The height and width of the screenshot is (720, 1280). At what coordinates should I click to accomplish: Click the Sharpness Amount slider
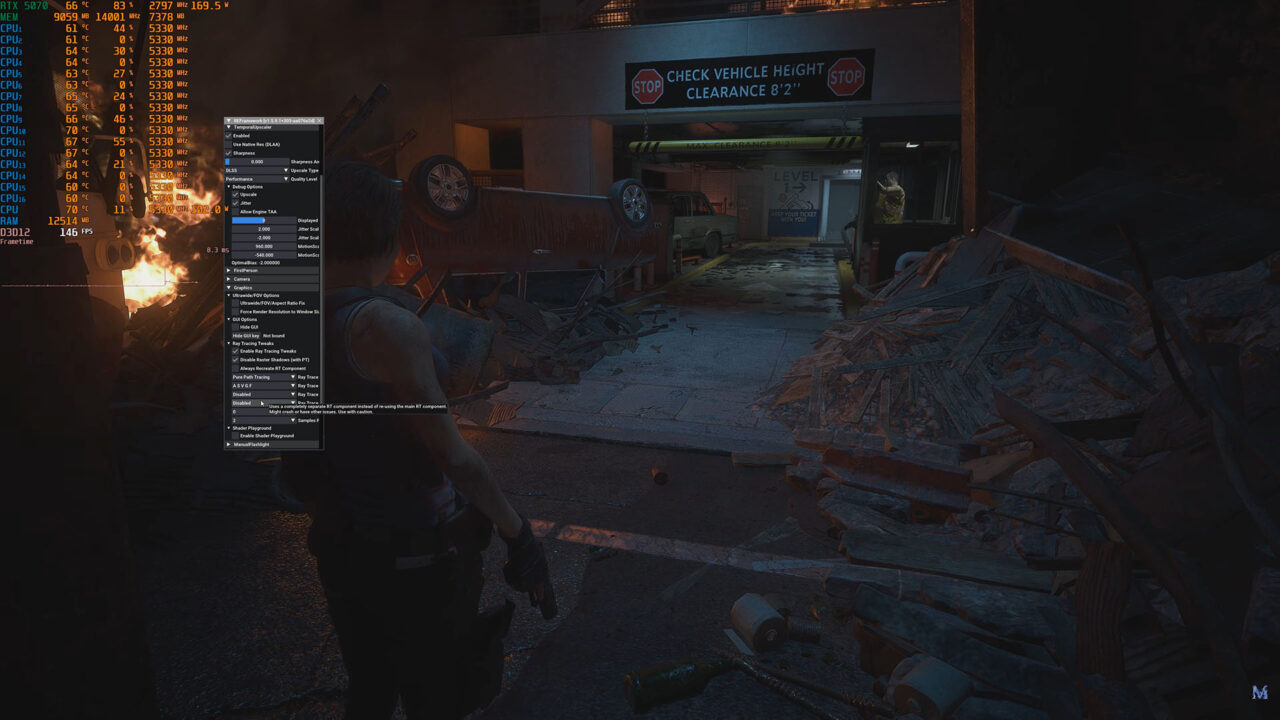point(256,161)
